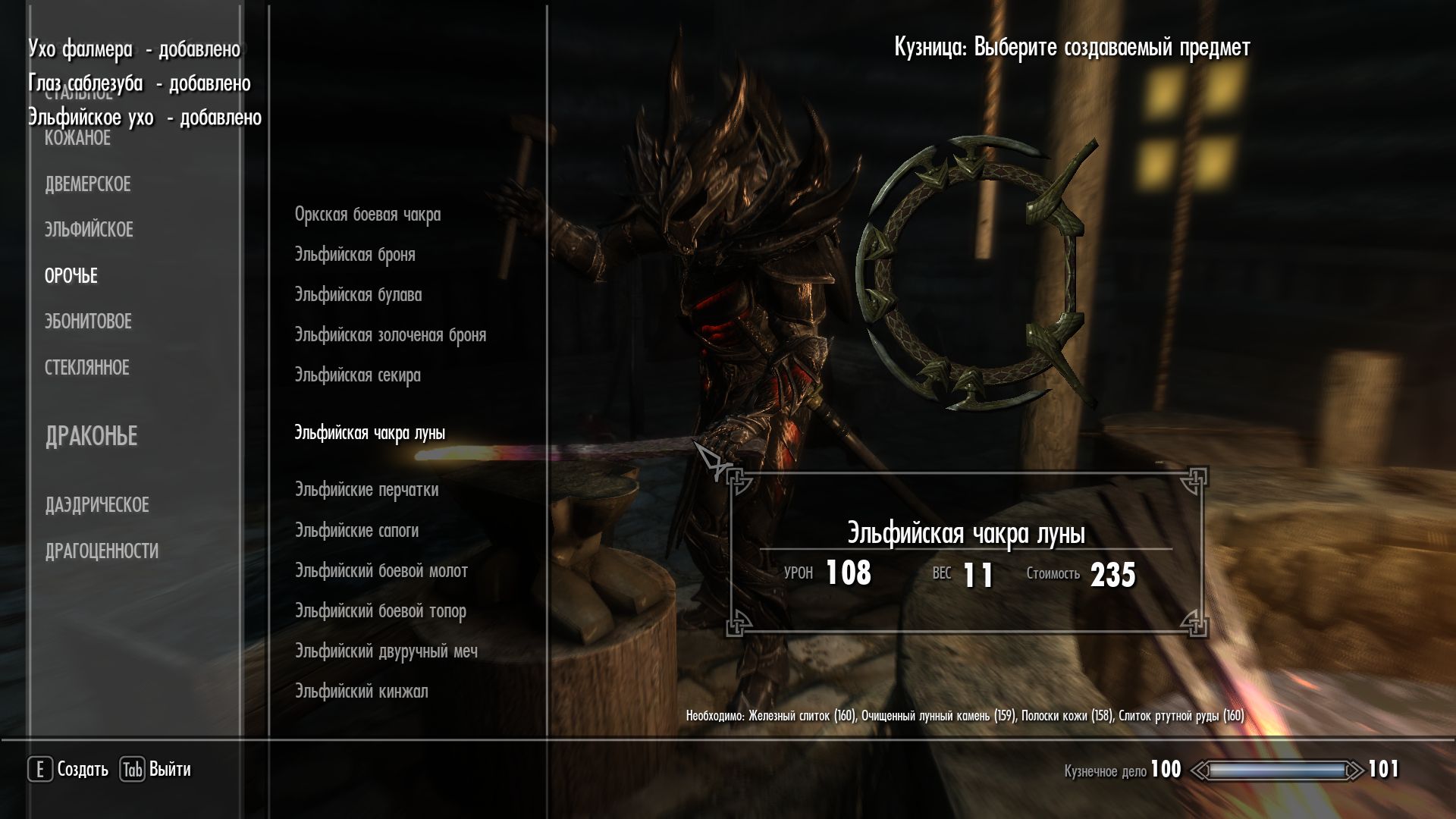Show the ДРАГОЦЕННОСТИ category
The image size is (1456, 819).
point(102,551)
